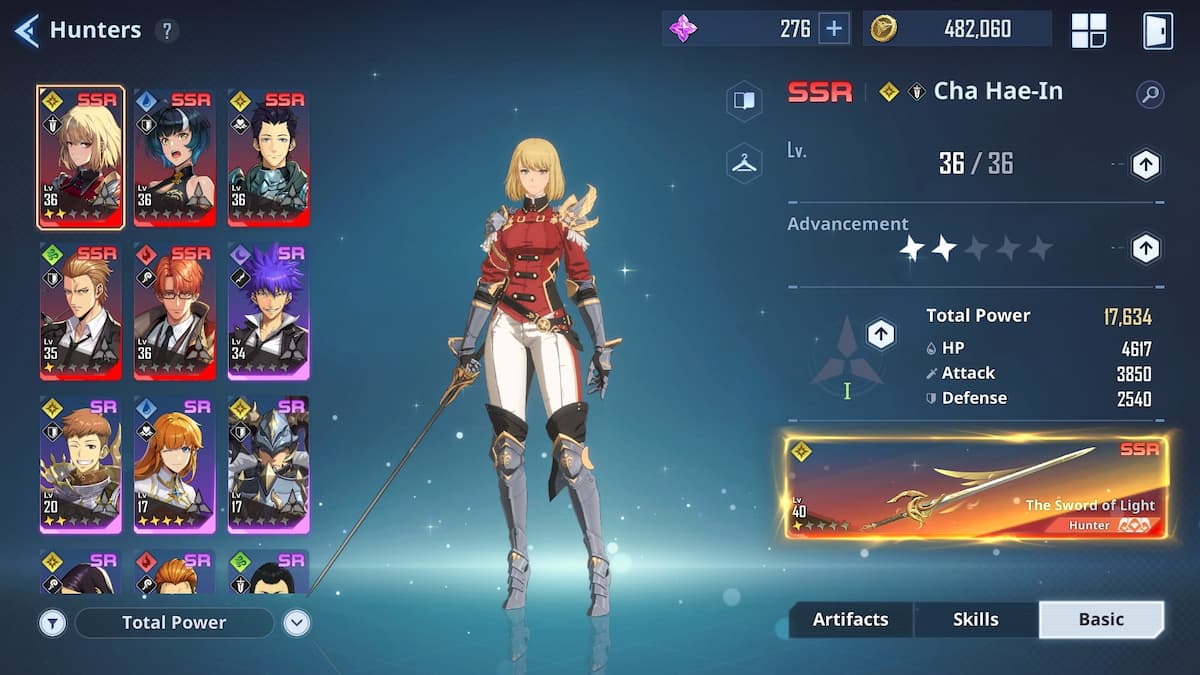Viewport: 1200px width, 675px height.
Task: Open the Hunters help question mark
Action: [167, 30]
